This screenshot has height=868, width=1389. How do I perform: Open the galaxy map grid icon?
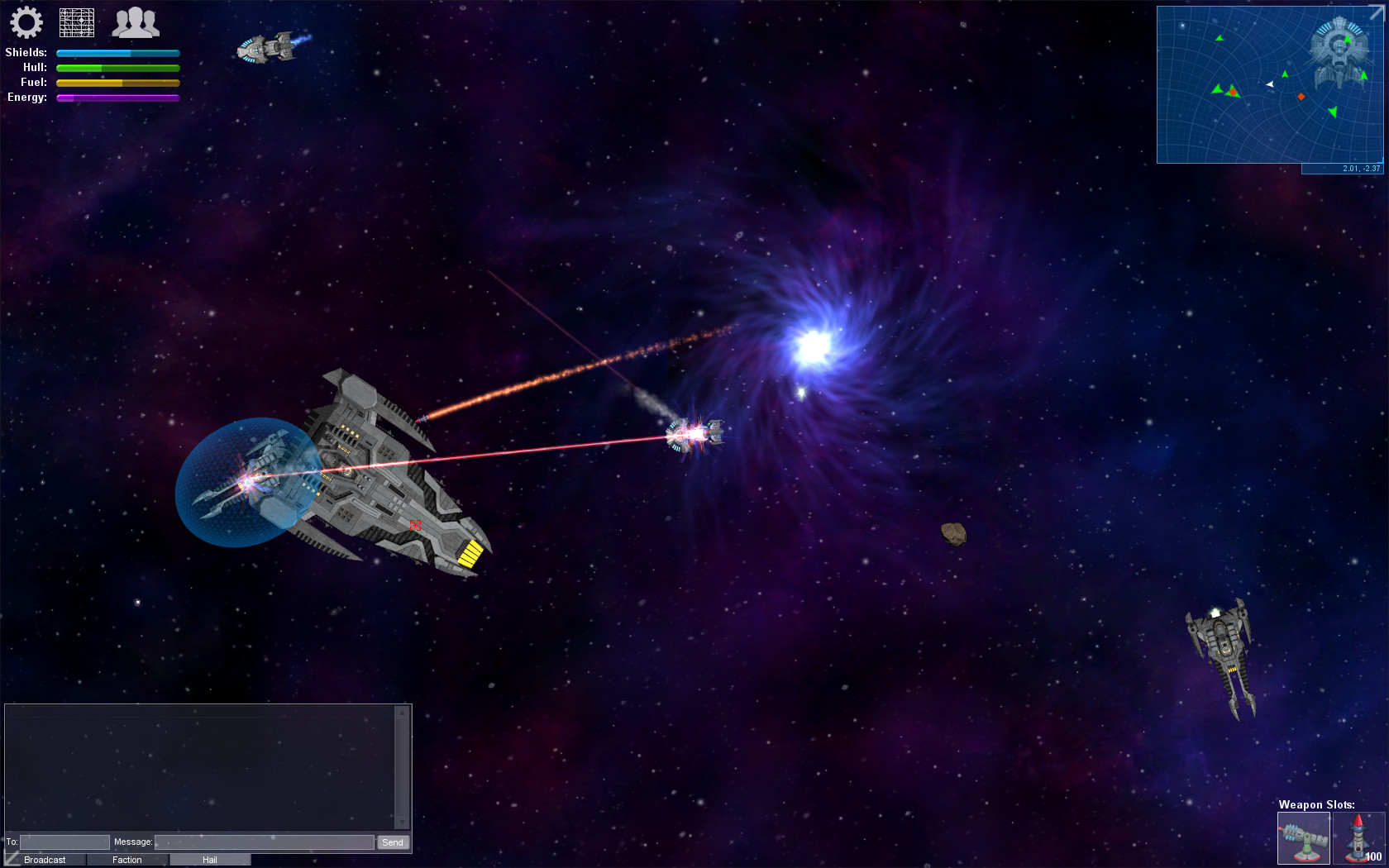pyautogui.click(x=79, y=23)
